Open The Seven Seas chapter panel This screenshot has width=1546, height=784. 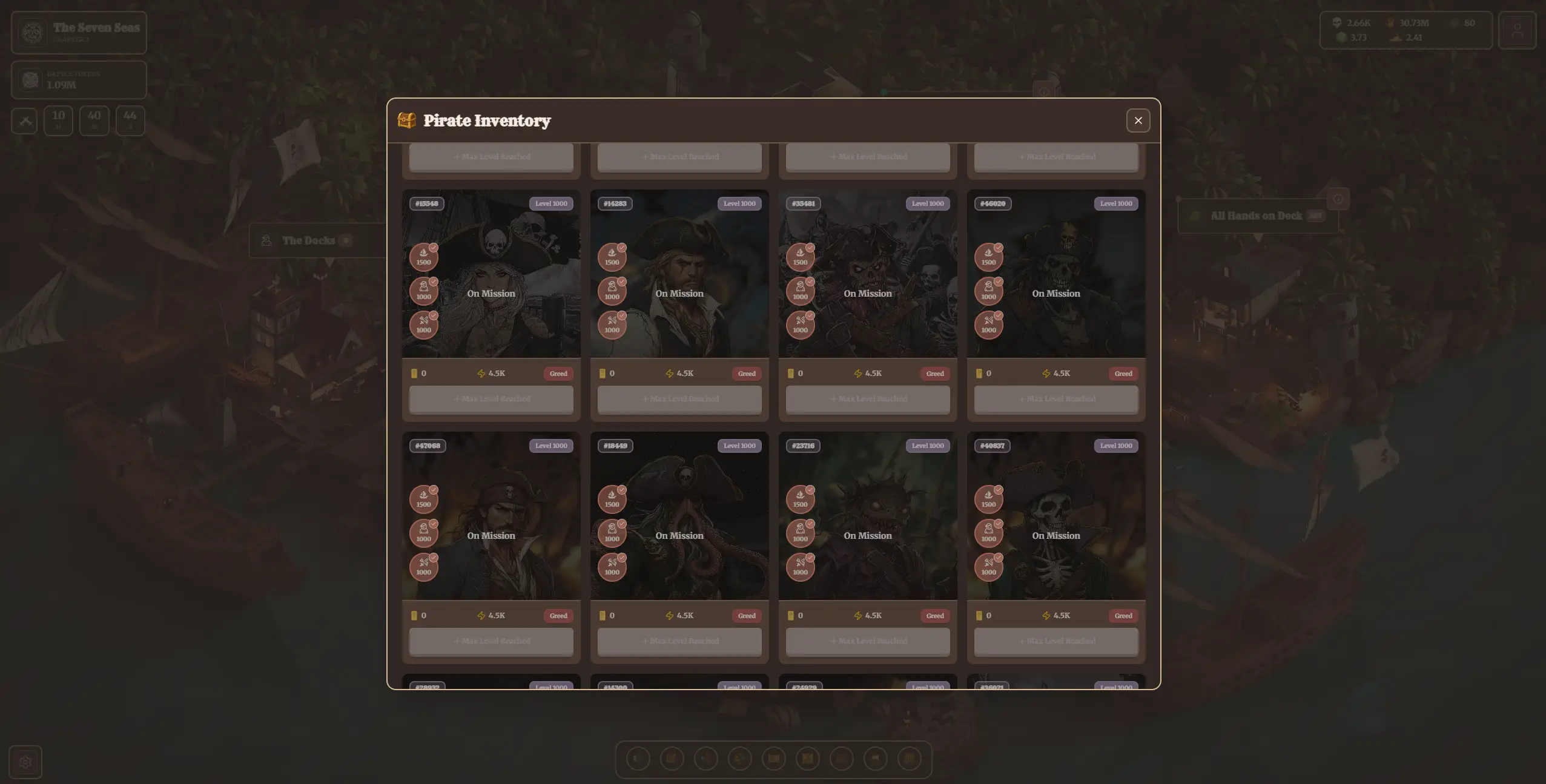(79, 31)
